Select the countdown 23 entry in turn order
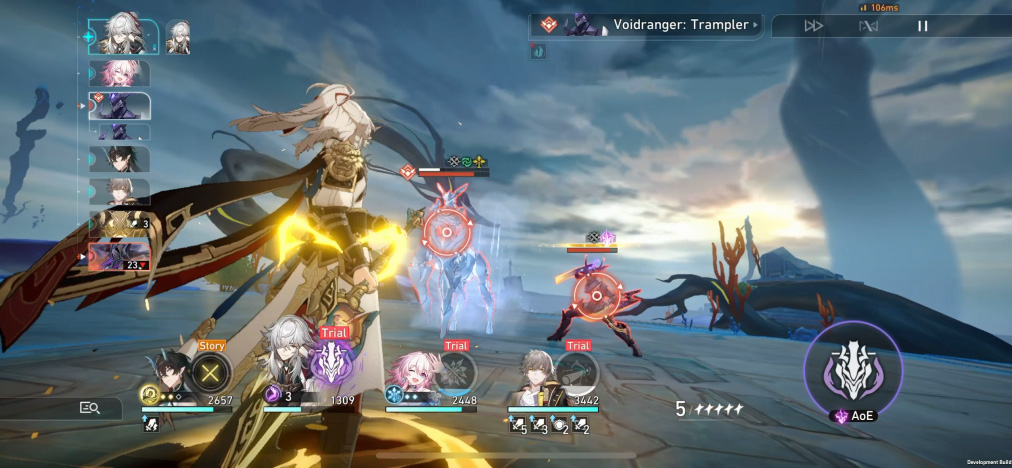The height and width of the screenshot is (468, 1012). [119, 257]
